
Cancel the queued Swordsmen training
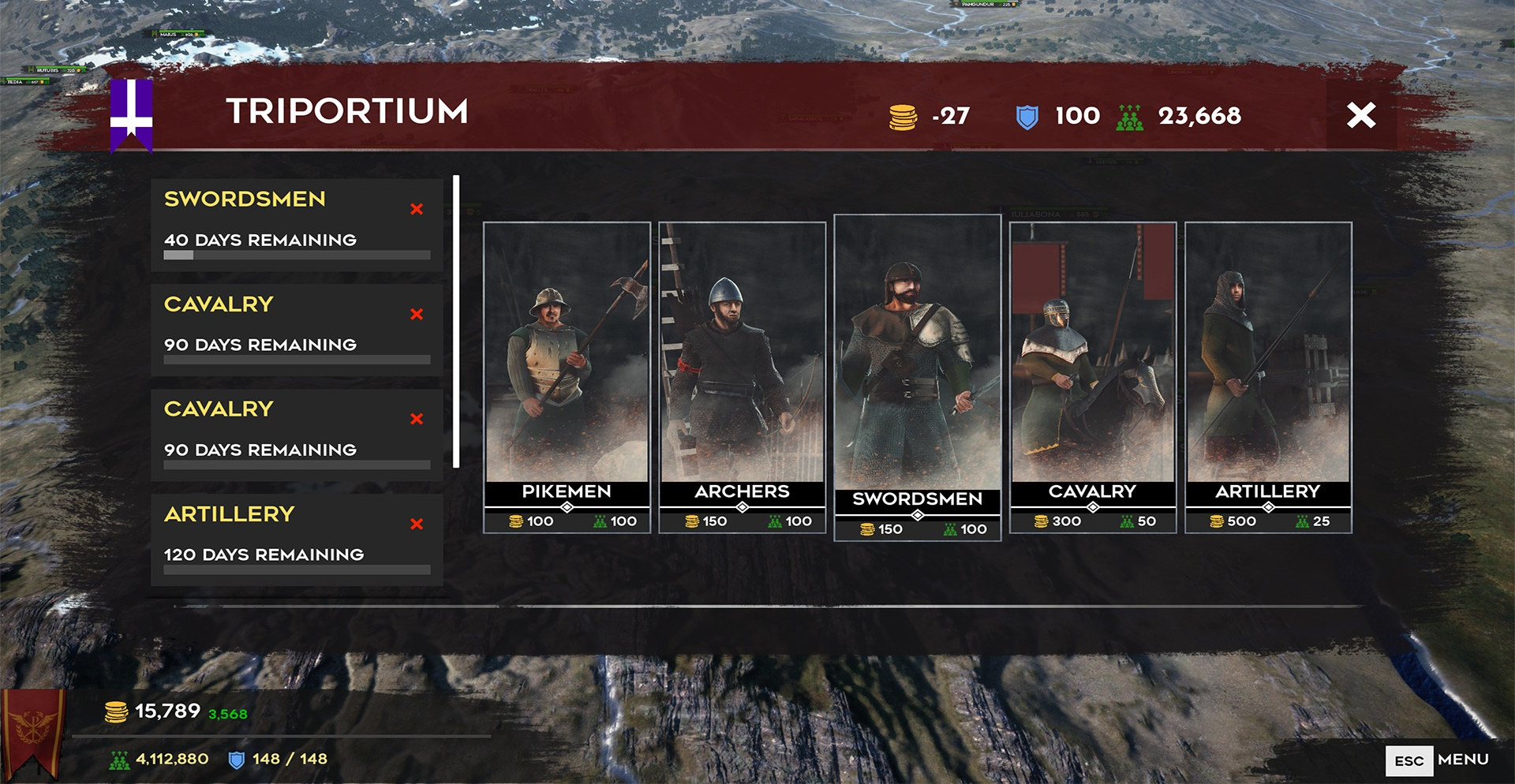417,209
